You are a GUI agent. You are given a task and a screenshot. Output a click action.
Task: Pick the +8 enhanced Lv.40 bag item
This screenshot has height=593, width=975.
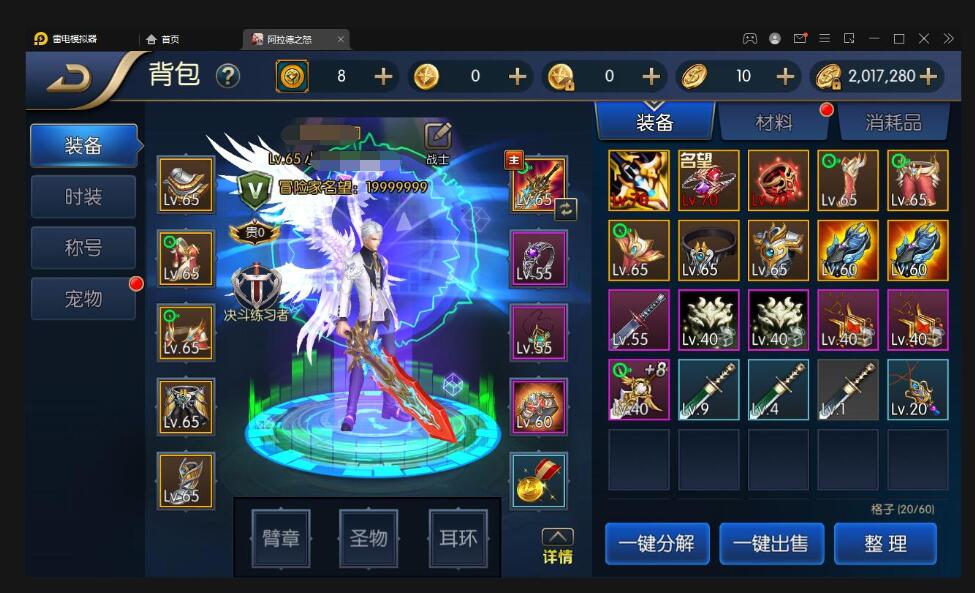click(x=639, y=390)
